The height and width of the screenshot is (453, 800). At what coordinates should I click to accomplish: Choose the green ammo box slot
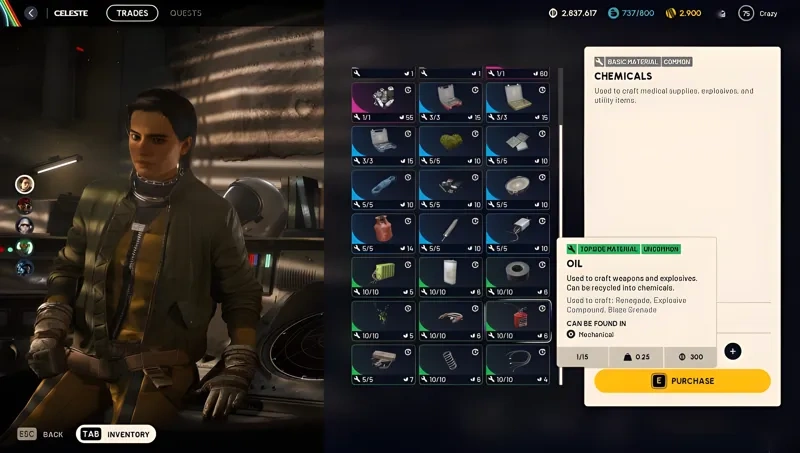[383, 277]
